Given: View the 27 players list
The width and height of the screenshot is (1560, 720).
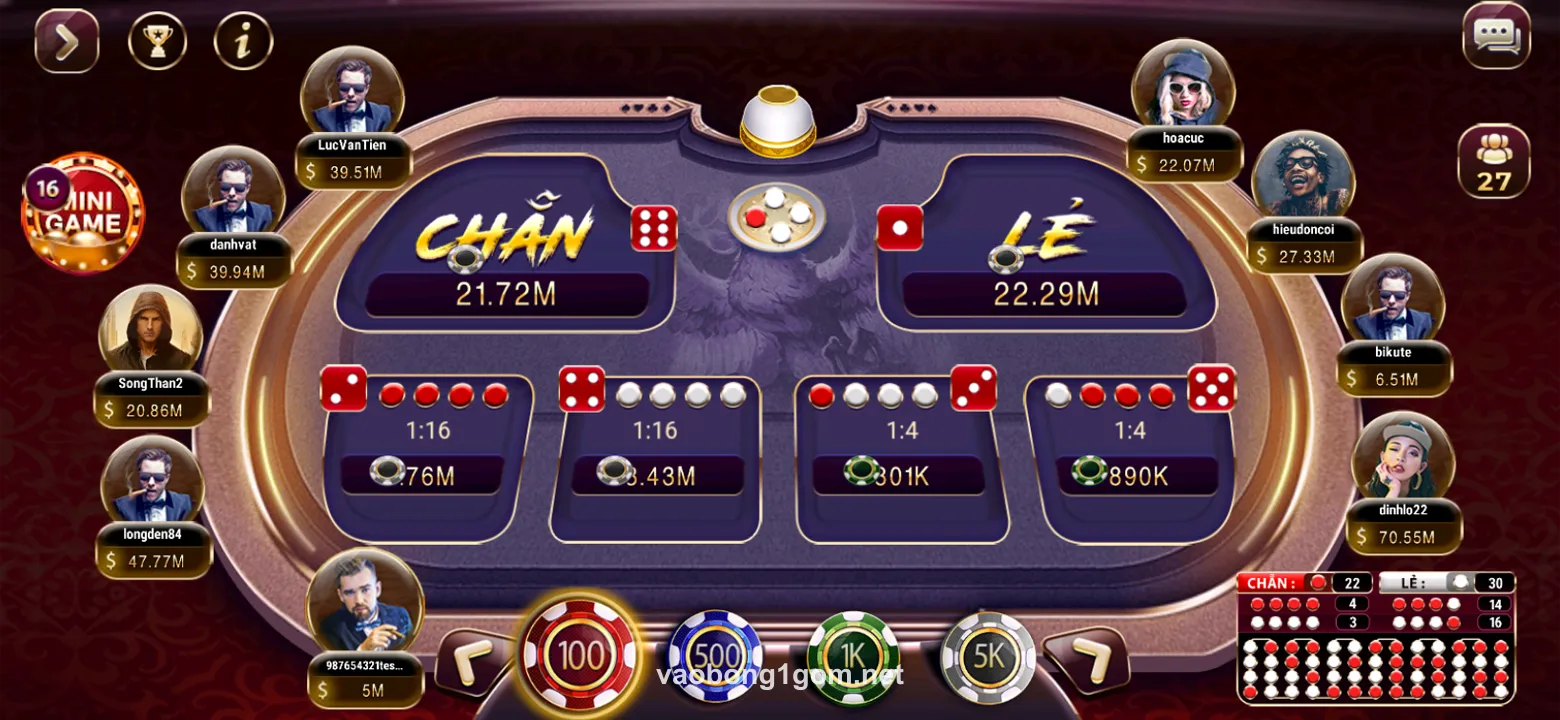Looking at the screenshot, I should [x=1493, y=161].
